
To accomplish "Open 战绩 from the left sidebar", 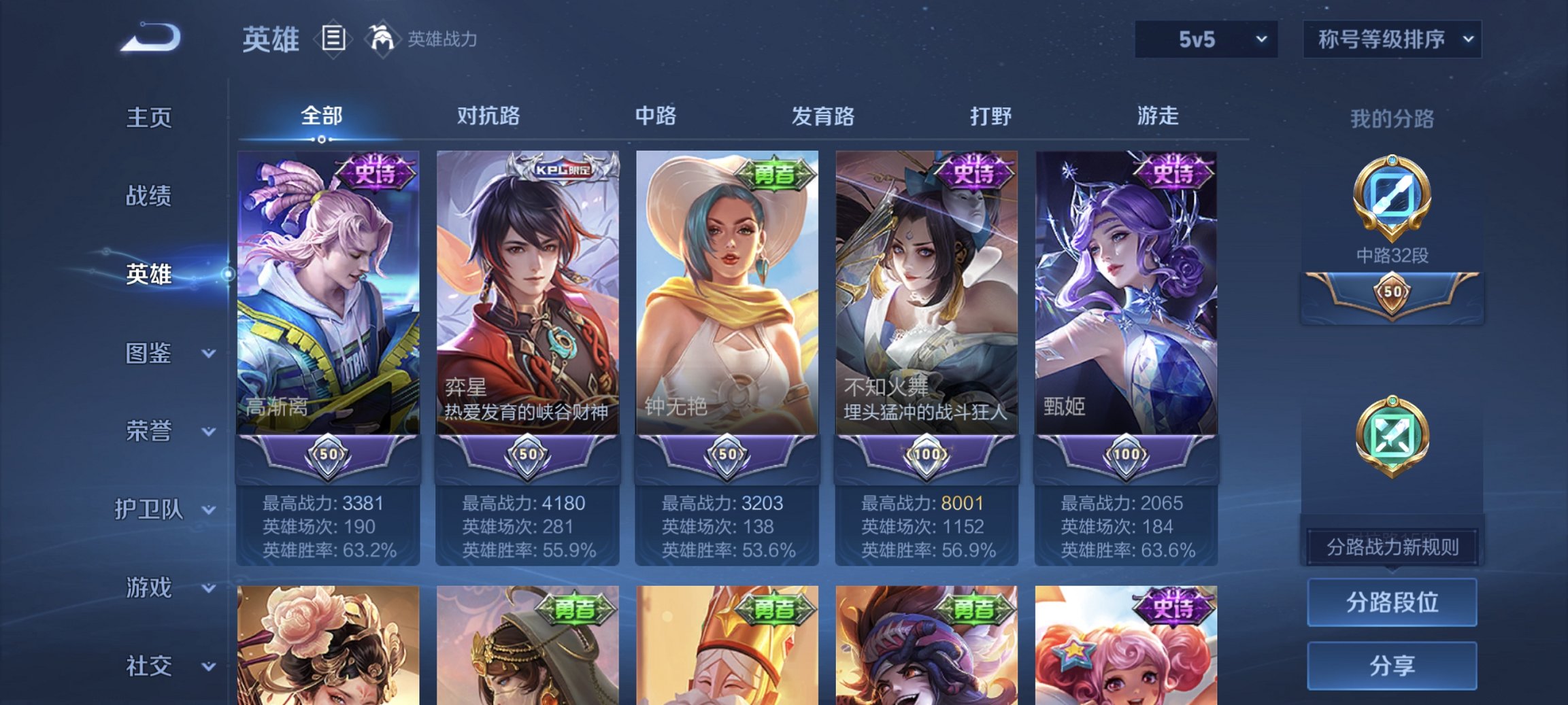I will pos(151,196).
